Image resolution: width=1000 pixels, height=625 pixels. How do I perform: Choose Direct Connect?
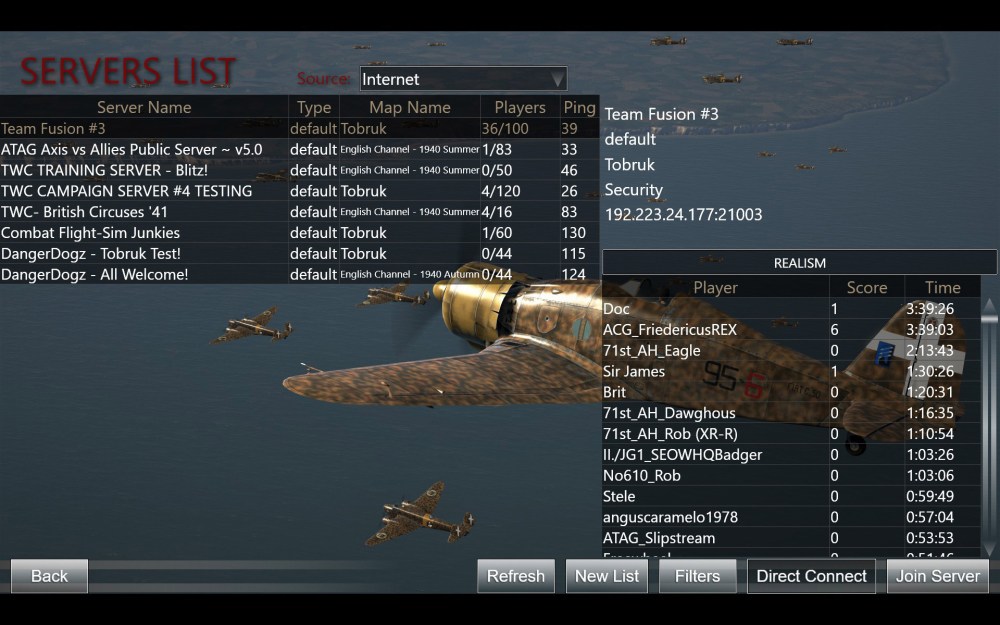pos(811,576)
